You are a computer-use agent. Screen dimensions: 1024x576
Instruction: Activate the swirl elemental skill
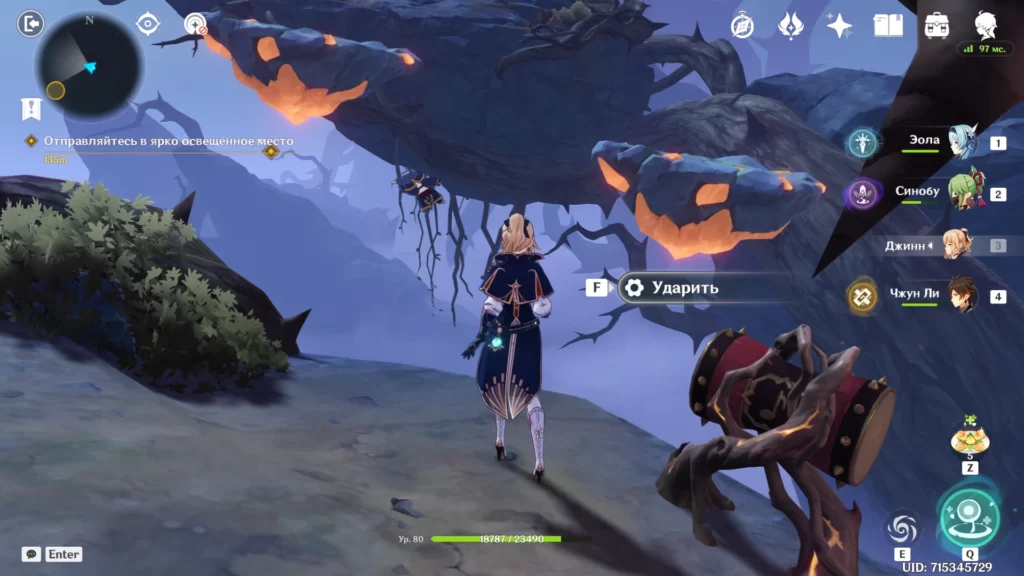[902, 529]
